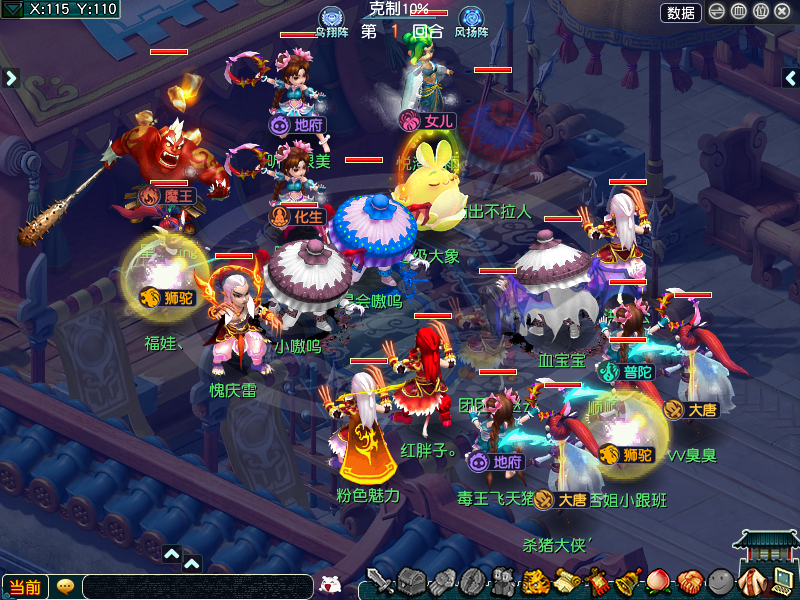Viewport: 800px width, 600px height.
Task: Expand the left-side panel arrow
Action: (12, 77)
